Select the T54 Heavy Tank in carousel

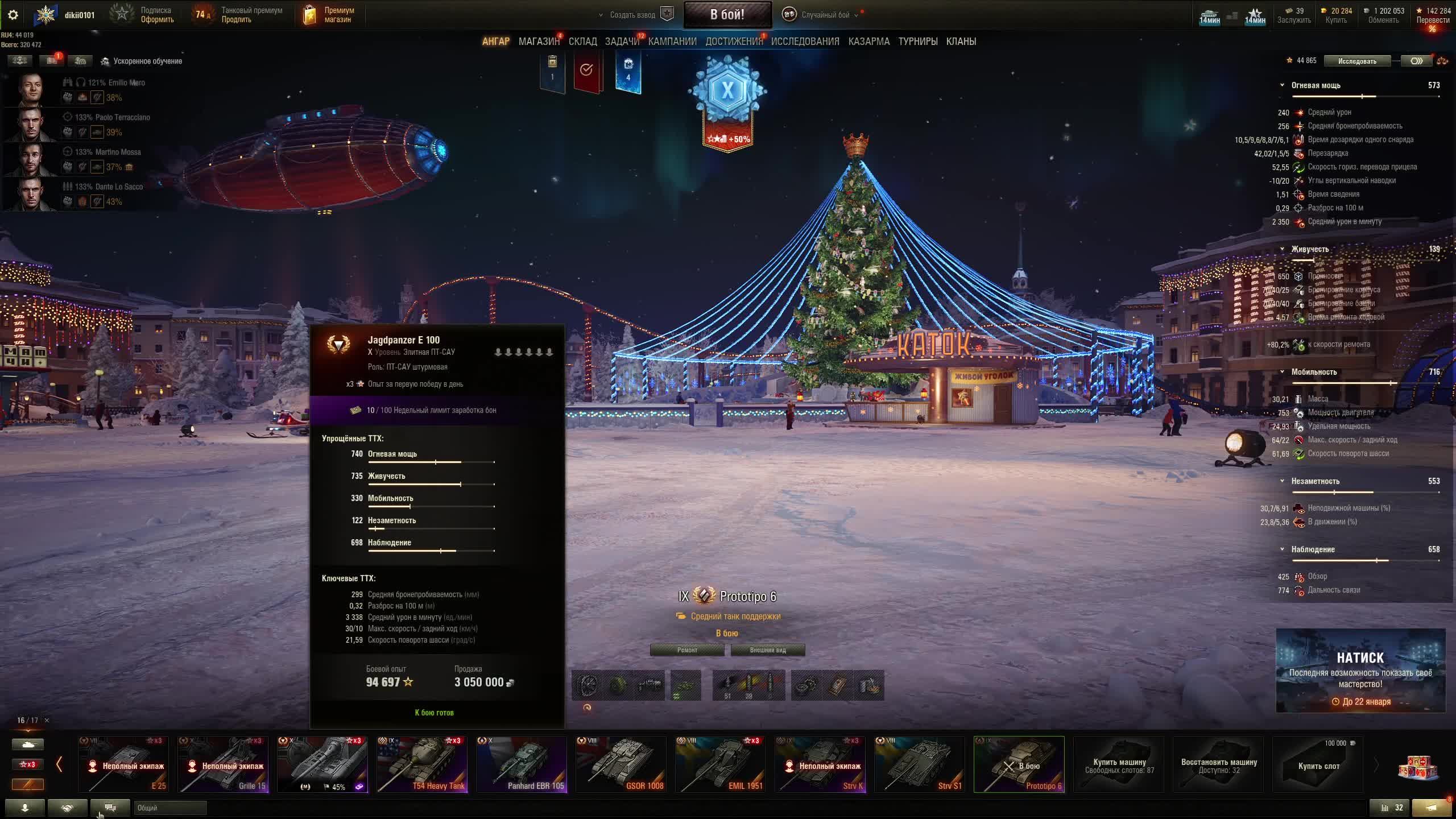tap(422, 764)
